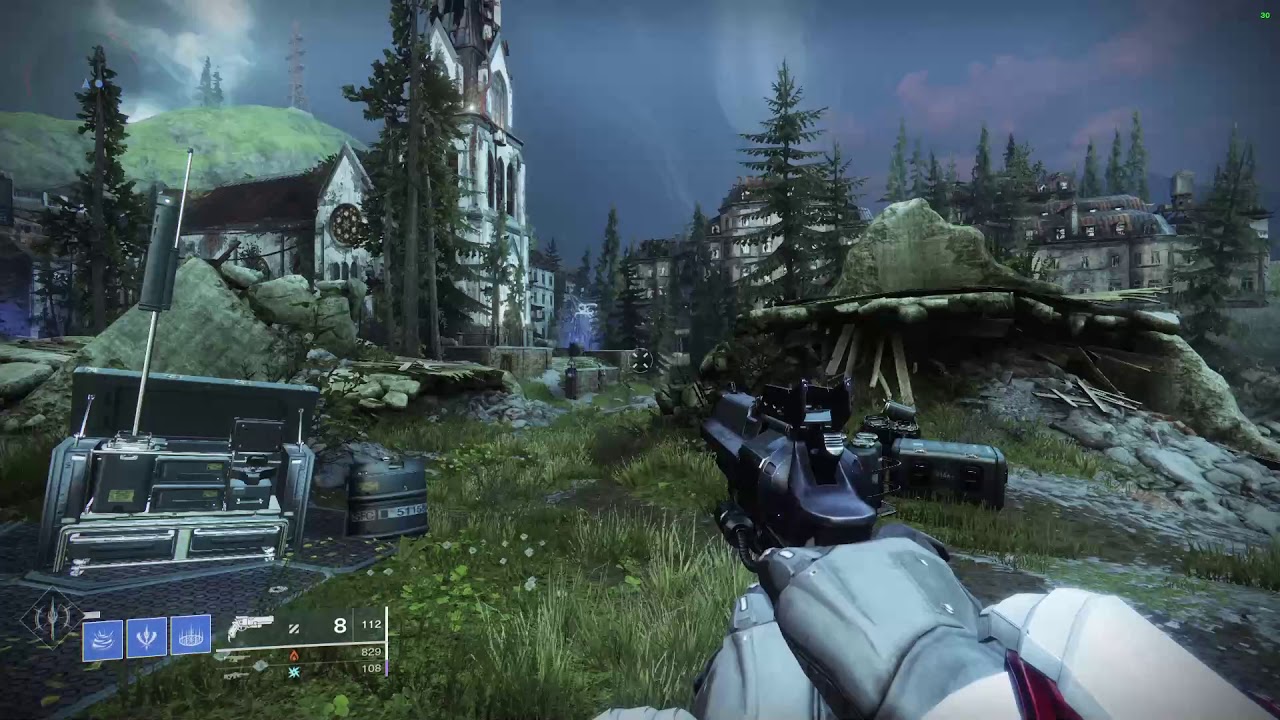Trigger the spiked ring class ability
The image size is (1280, 720).
click(x=190, y=637)
